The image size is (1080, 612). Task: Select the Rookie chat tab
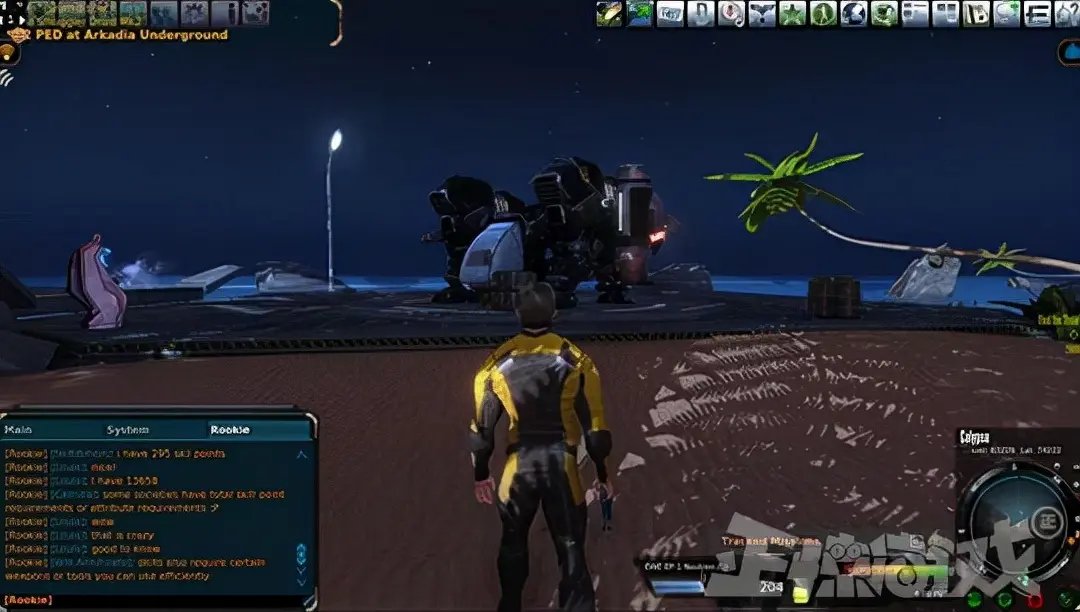coord(229,430)
